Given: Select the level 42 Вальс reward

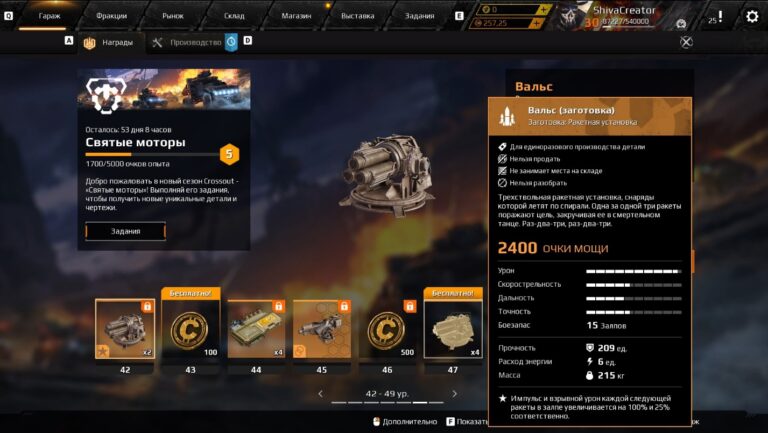Looking at the screenshot, I should (125, 330).
